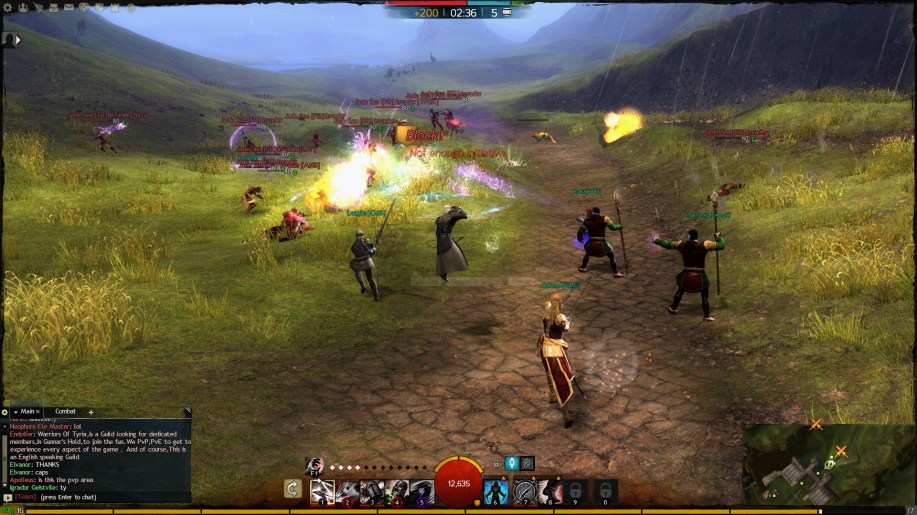The height and width of the screenshot is (515, 917).
Task: Add a new chat tab
Action: click(91, 411)
